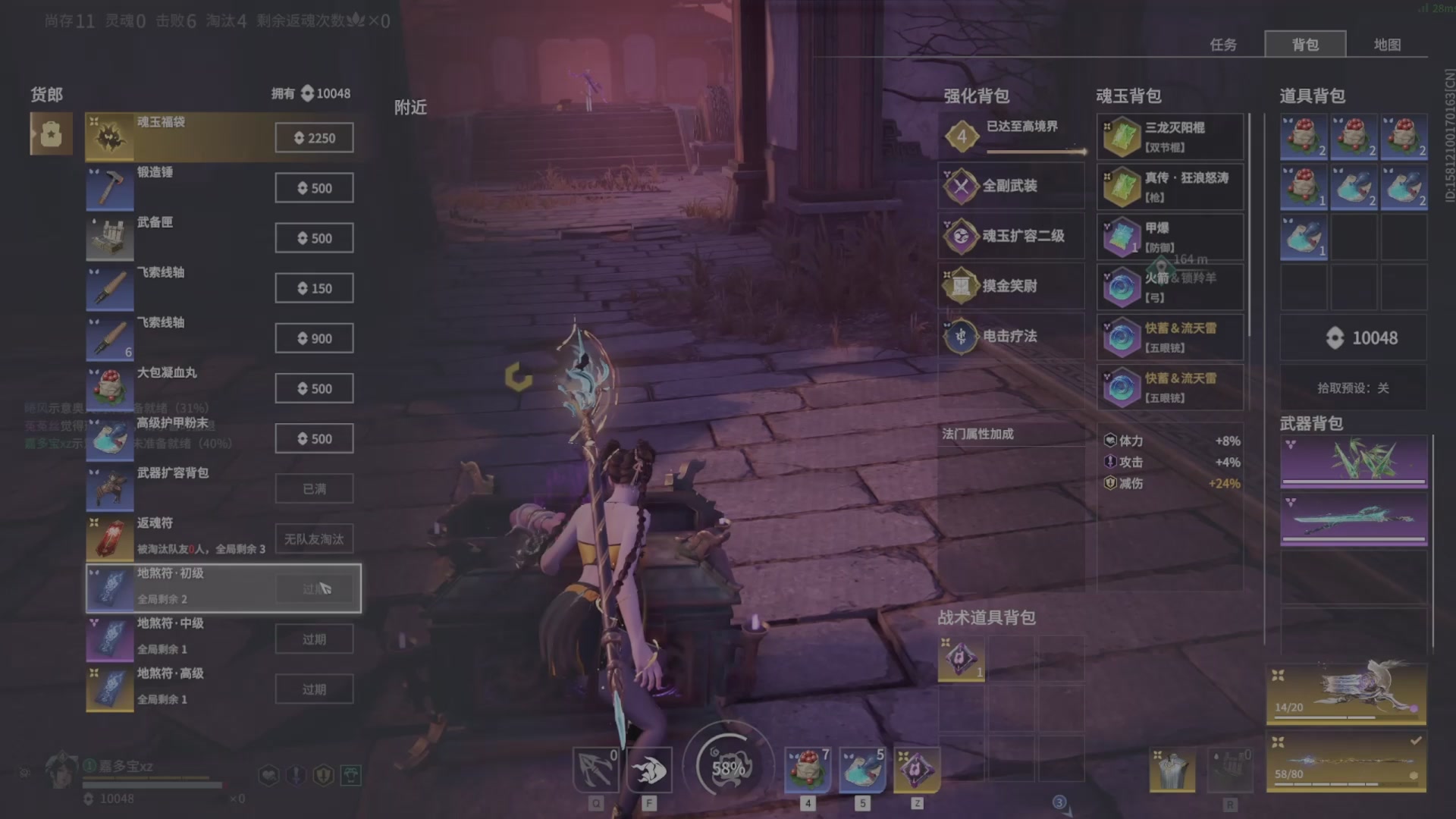Screen dimensions: 1456x819
Task: Purchase 飞索线轴 priced at 150
Action: pos(314,288)
